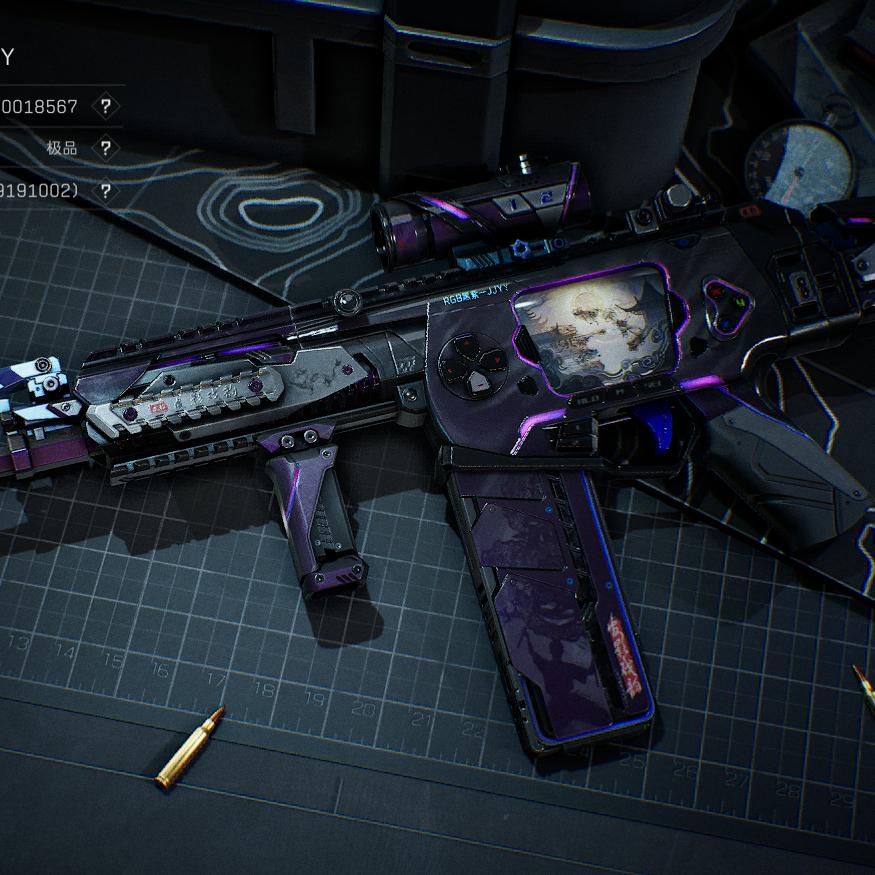875x875 pixels.
Task: Click question mark next to 9191002 code
Action: (105, 190)
